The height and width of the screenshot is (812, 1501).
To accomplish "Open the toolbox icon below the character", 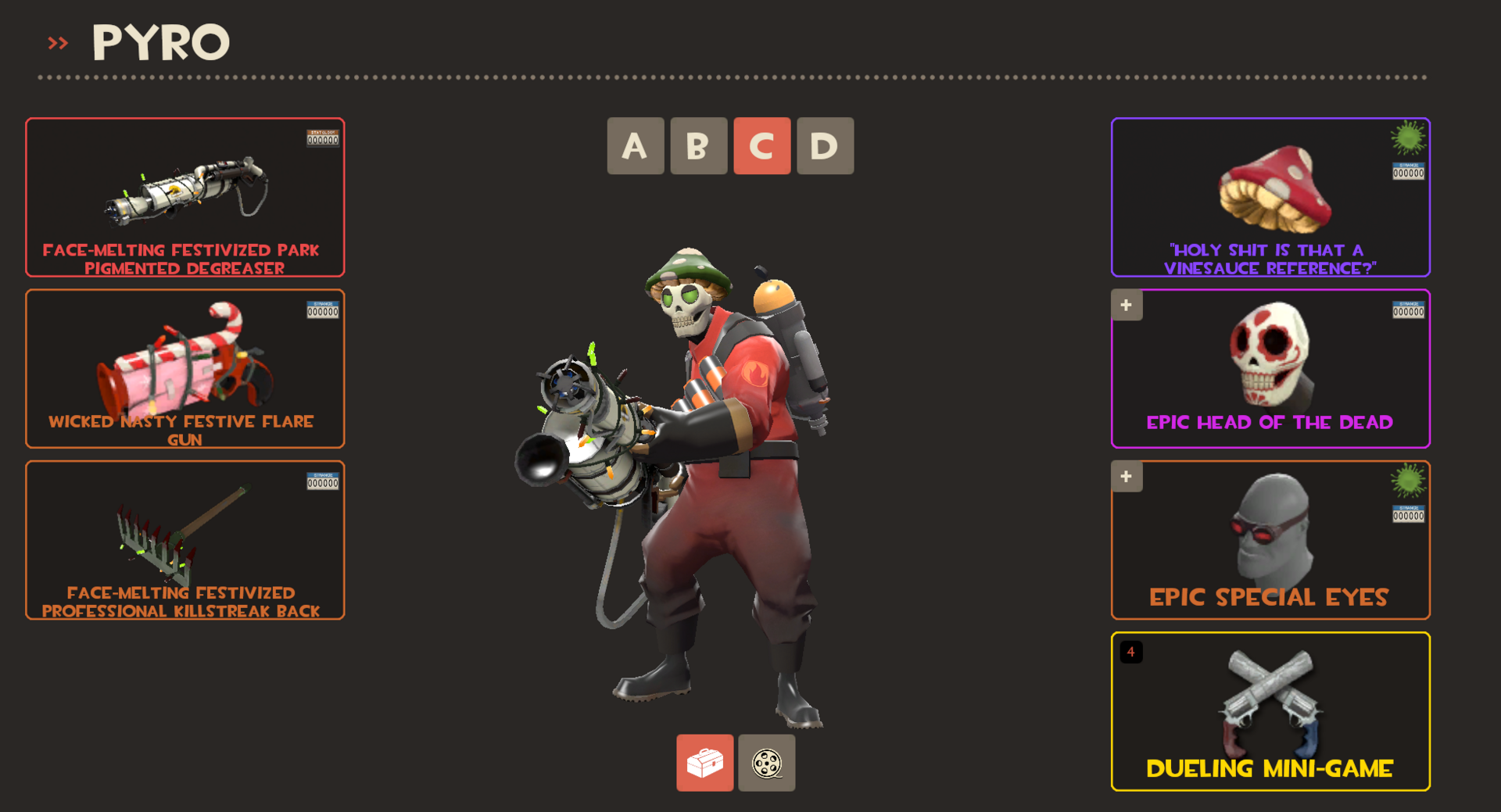I will 704,764.
